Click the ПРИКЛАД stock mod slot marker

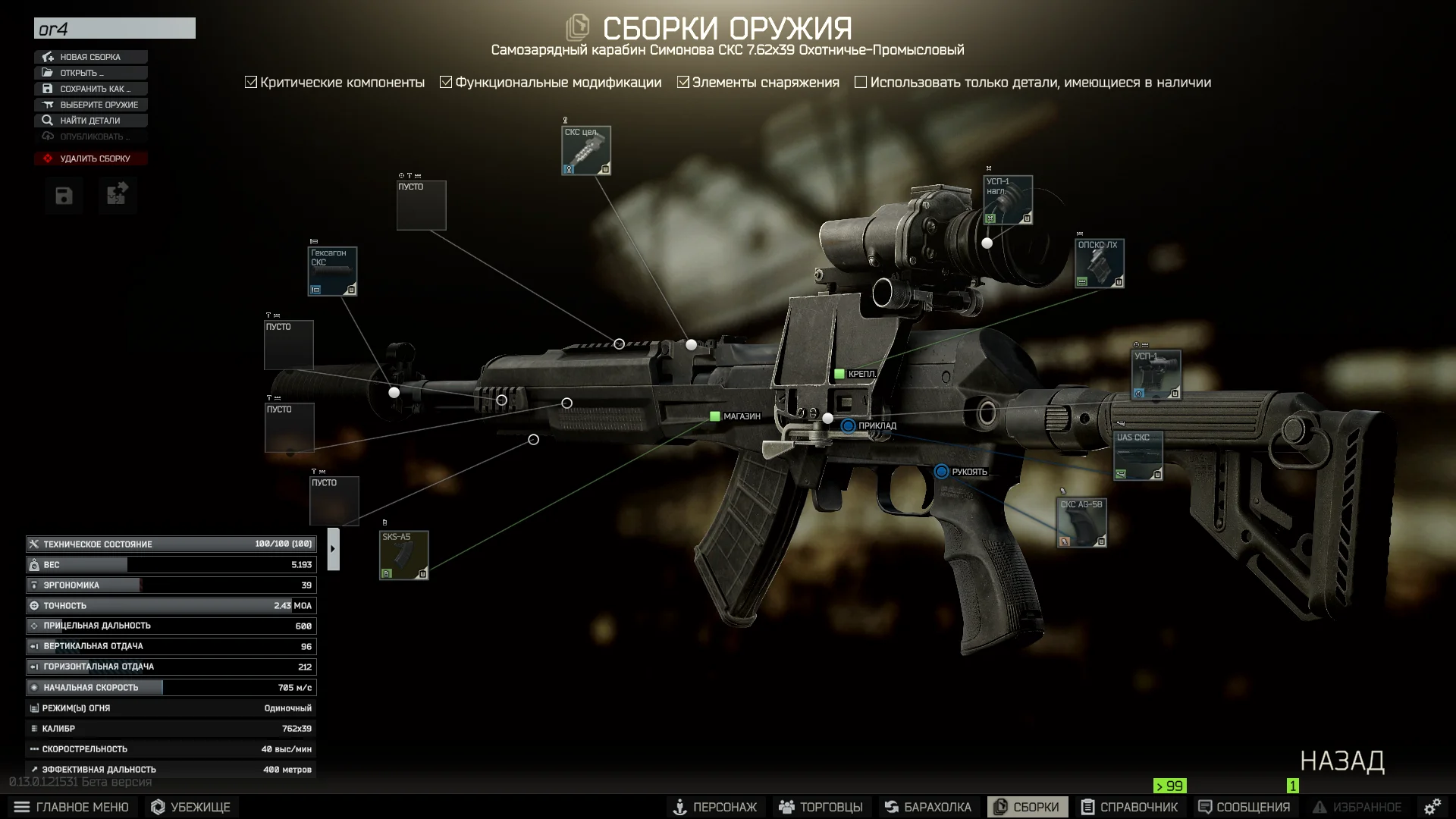(848, 425)
